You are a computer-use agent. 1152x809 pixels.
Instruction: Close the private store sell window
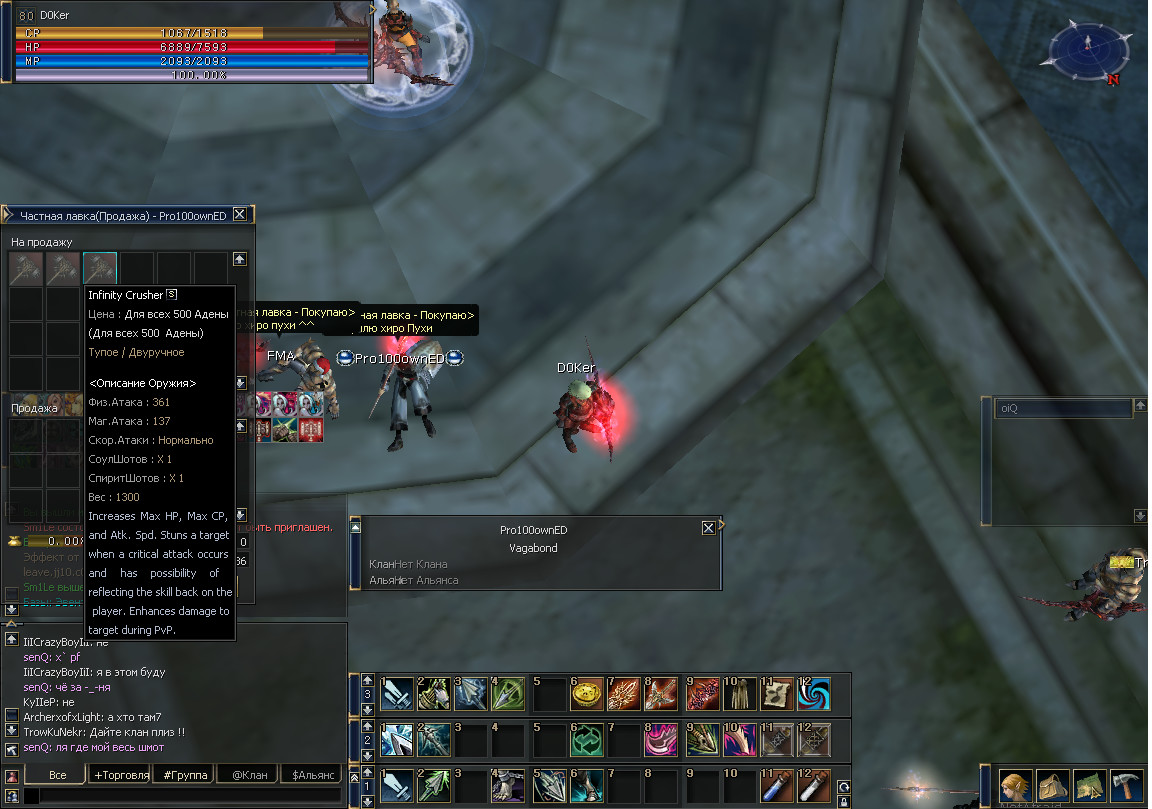tap(239, 214)
